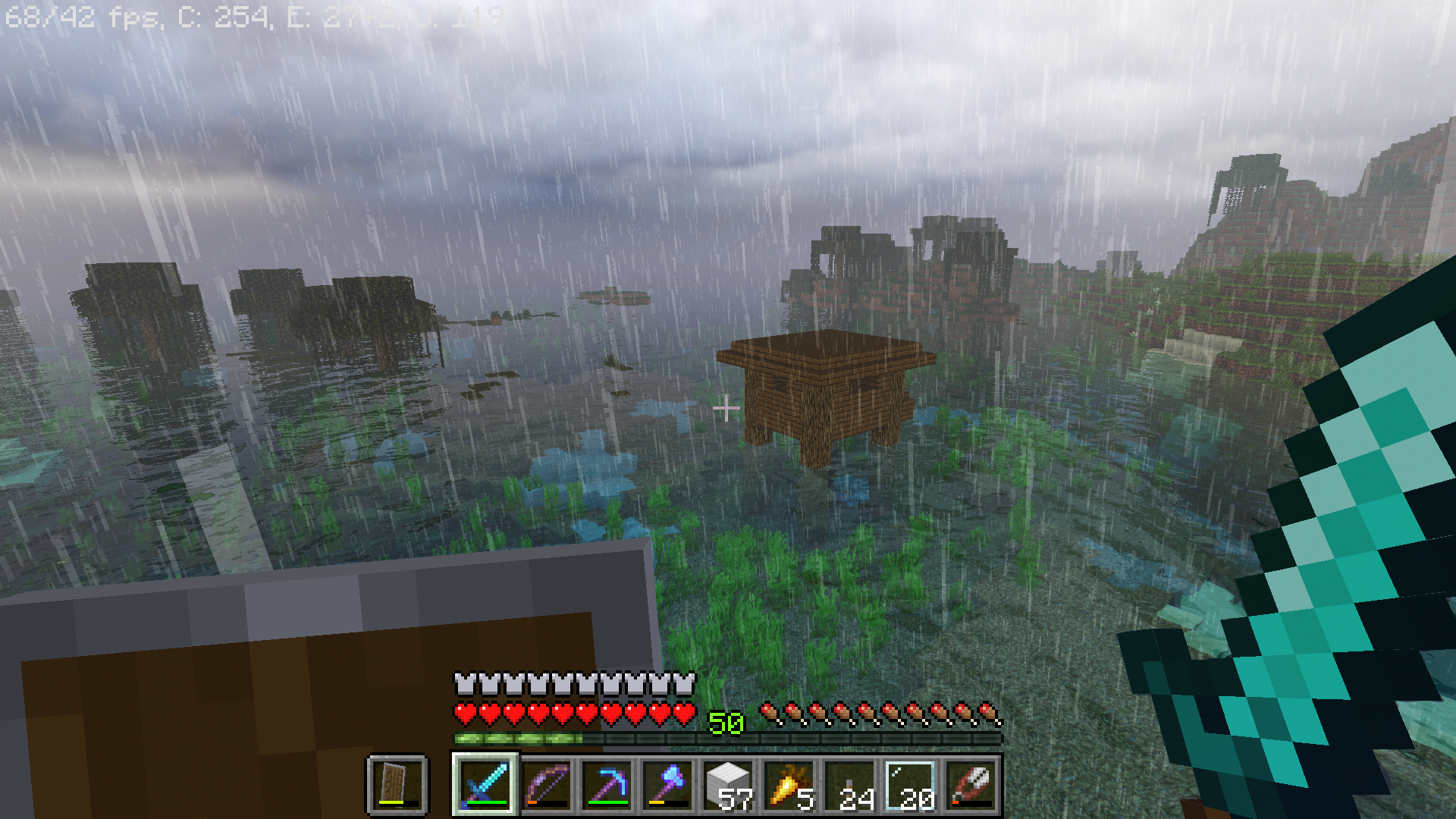This screenshot has width=1456, height=819.
Task: Select the elytra slot with red durability
Action: click(x=971, y=784)
